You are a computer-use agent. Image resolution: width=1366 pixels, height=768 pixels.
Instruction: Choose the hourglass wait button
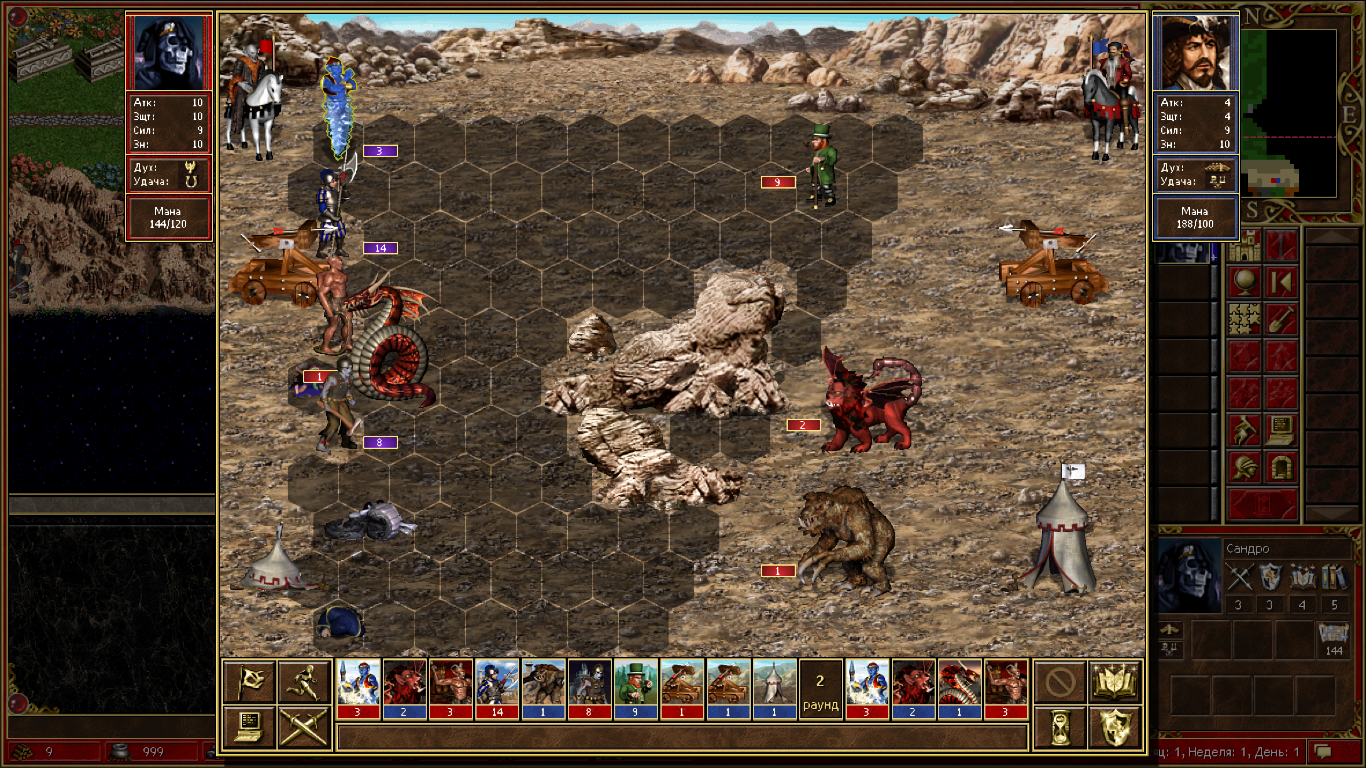point(1059,727)
